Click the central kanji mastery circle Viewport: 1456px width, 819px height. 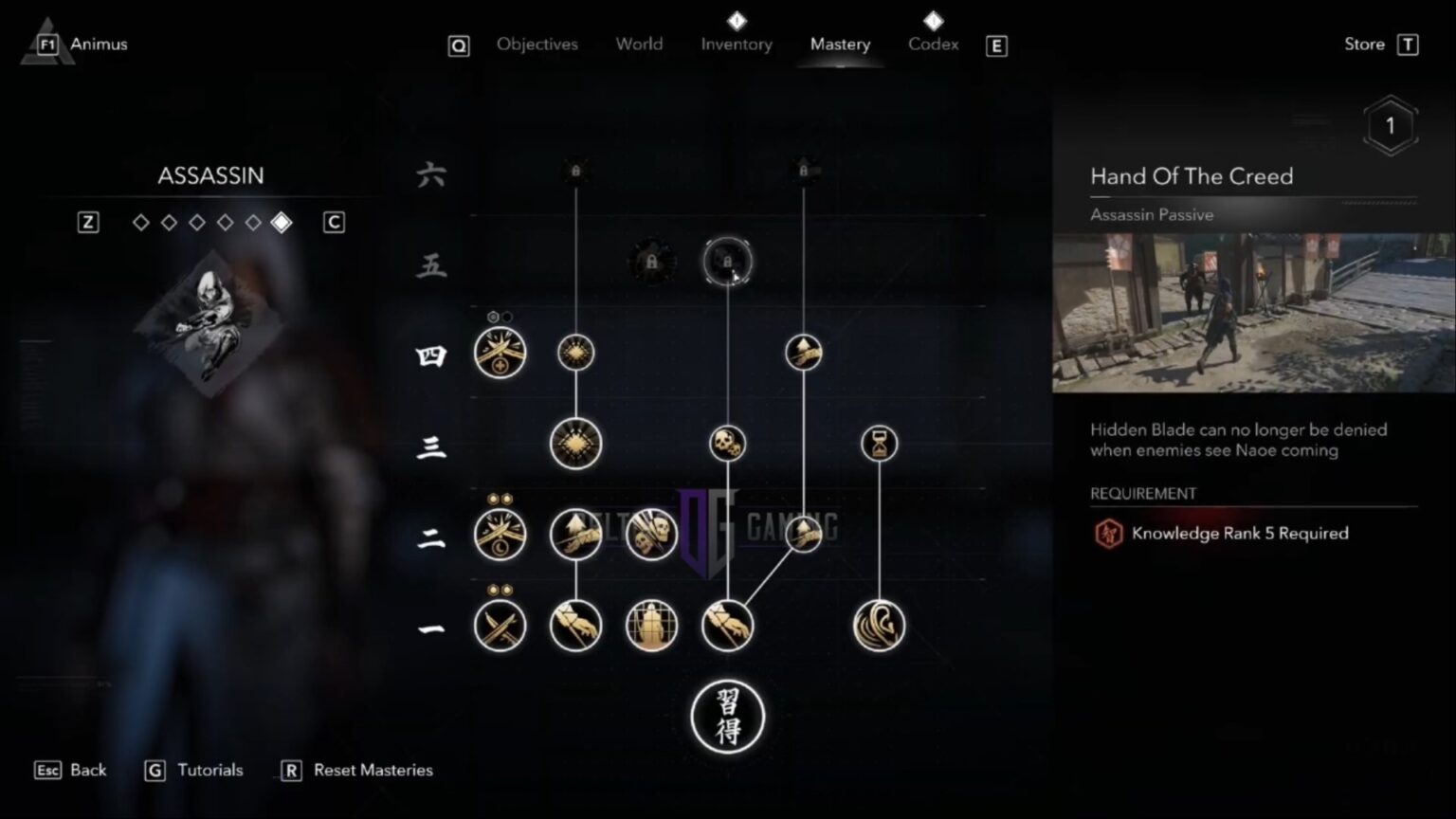coord(727,719)
